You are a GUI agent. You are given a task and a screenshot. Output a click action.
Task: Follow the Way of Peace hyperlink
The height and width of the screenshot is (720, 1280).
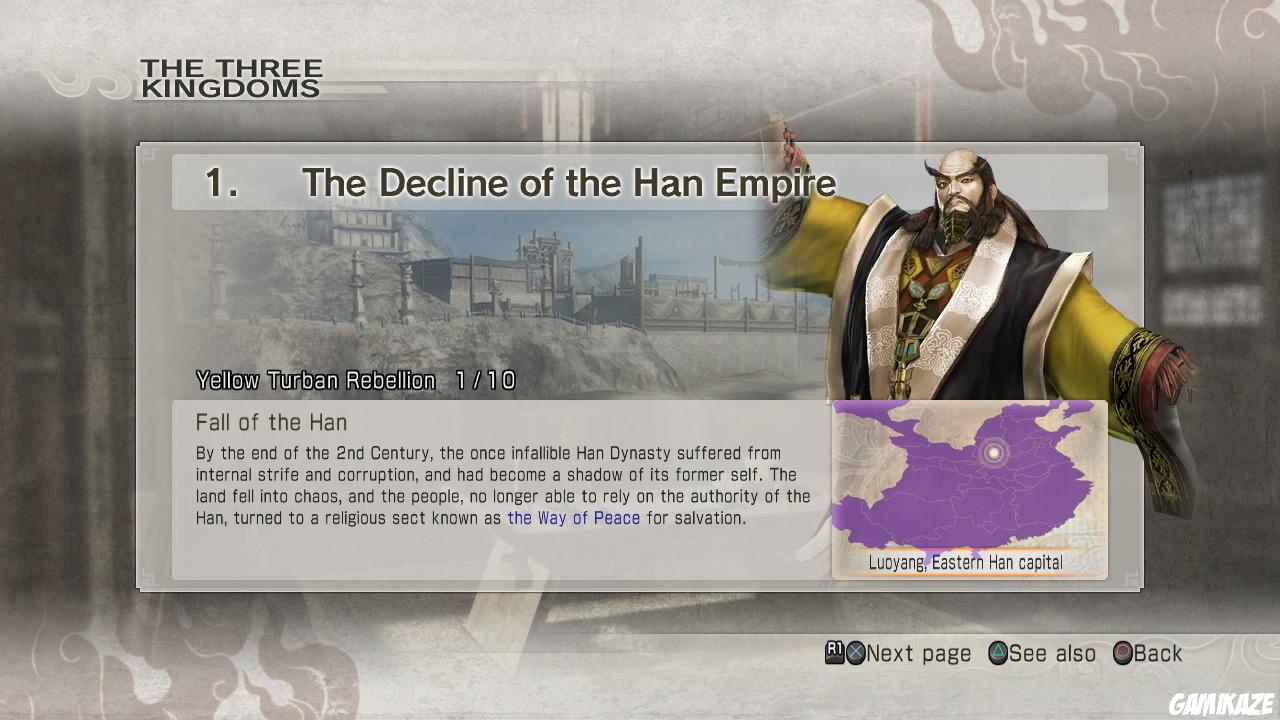573,518
